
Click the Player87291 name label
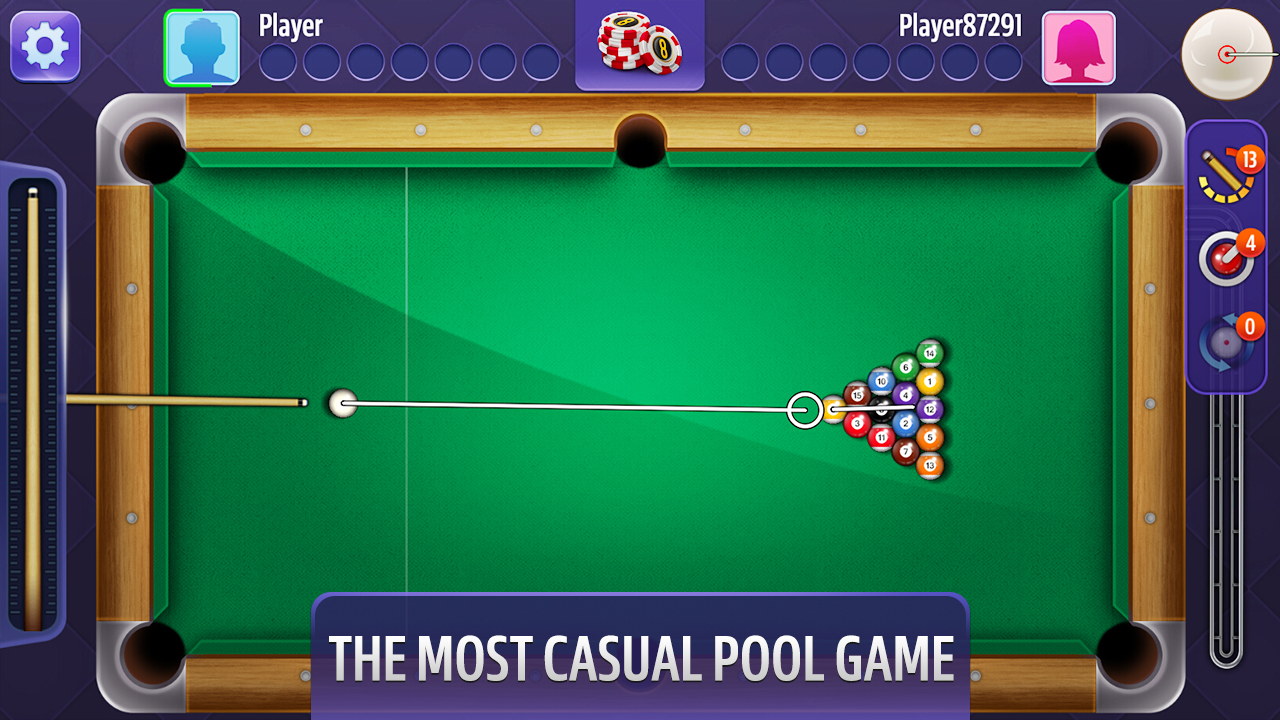pos(961,27)
